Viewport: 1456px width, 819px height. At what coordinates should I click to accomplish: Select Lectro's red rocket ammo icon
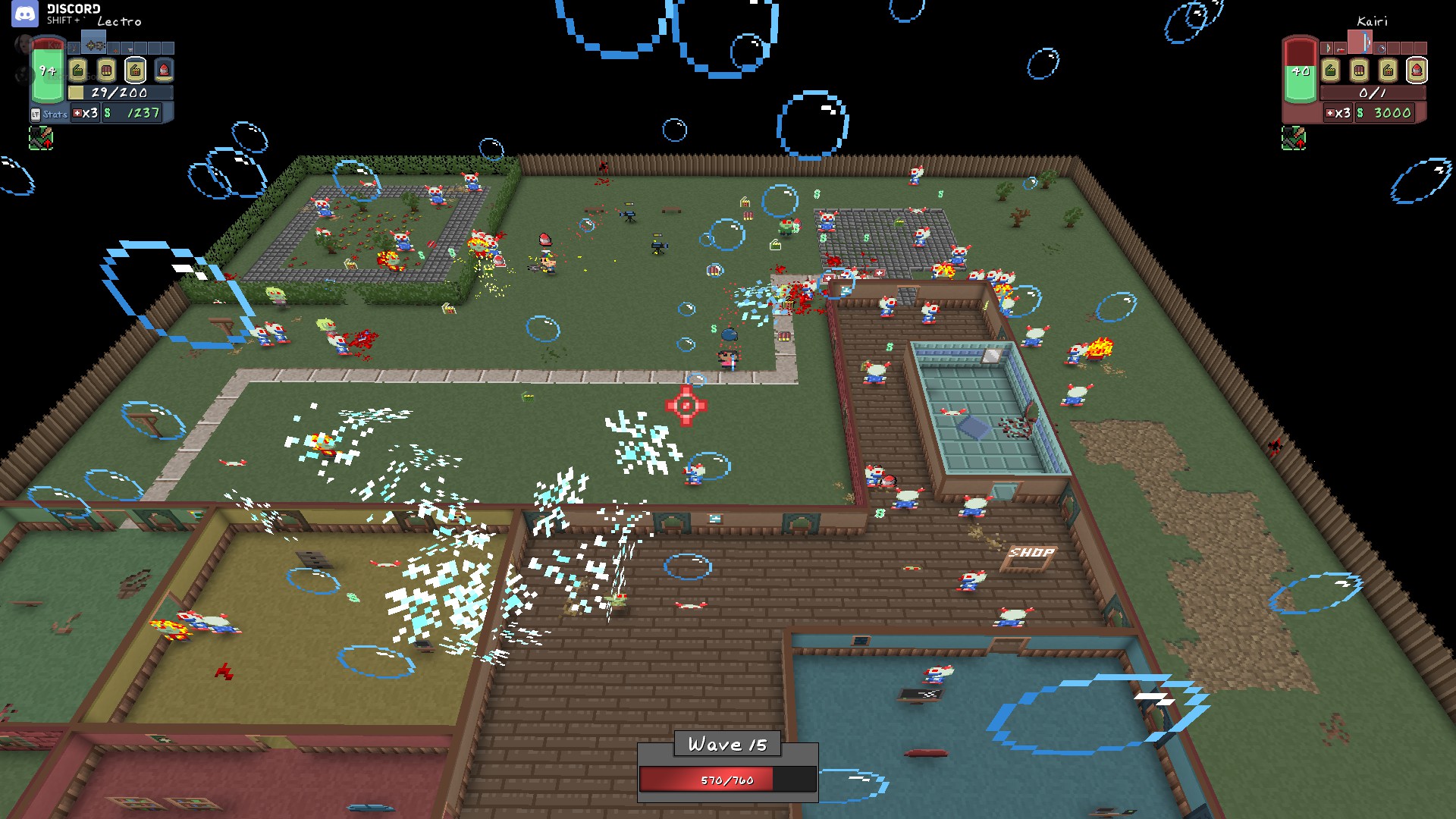164,70
